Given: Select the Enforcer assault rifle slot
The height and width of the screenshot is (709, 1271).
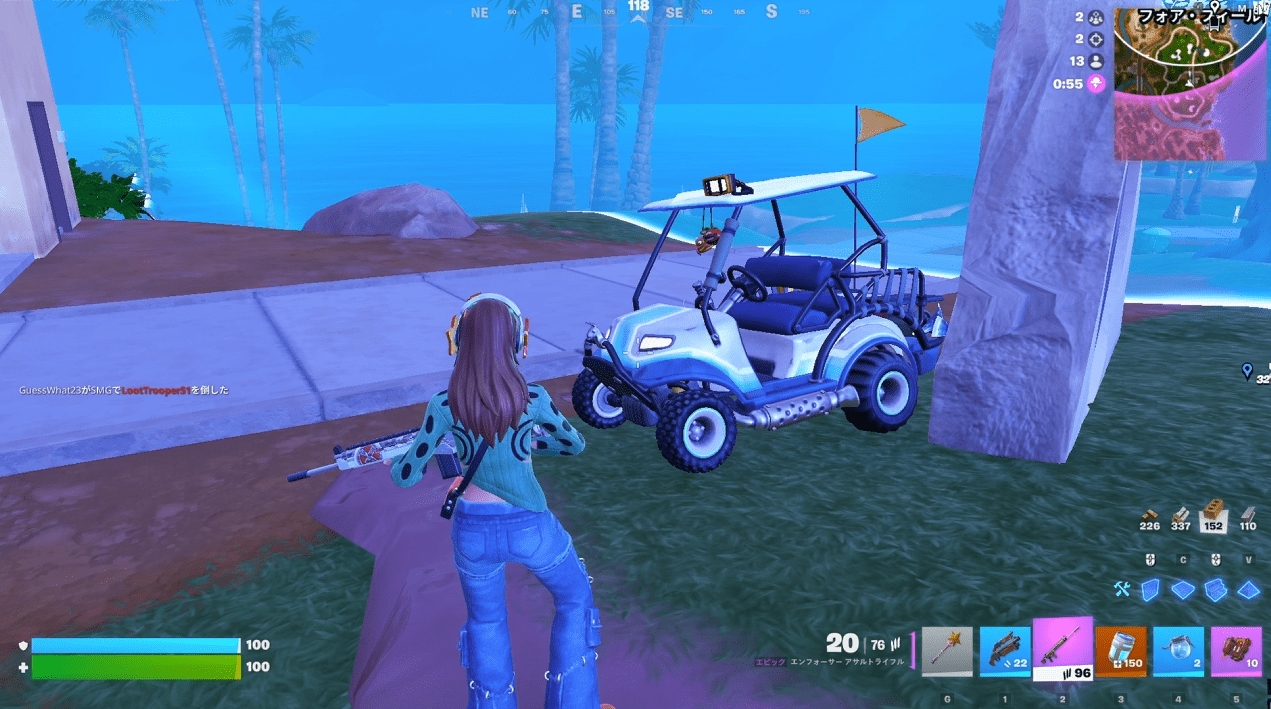Looking at the screenshot, I should pyautogui.click(x=1062, y=649).
